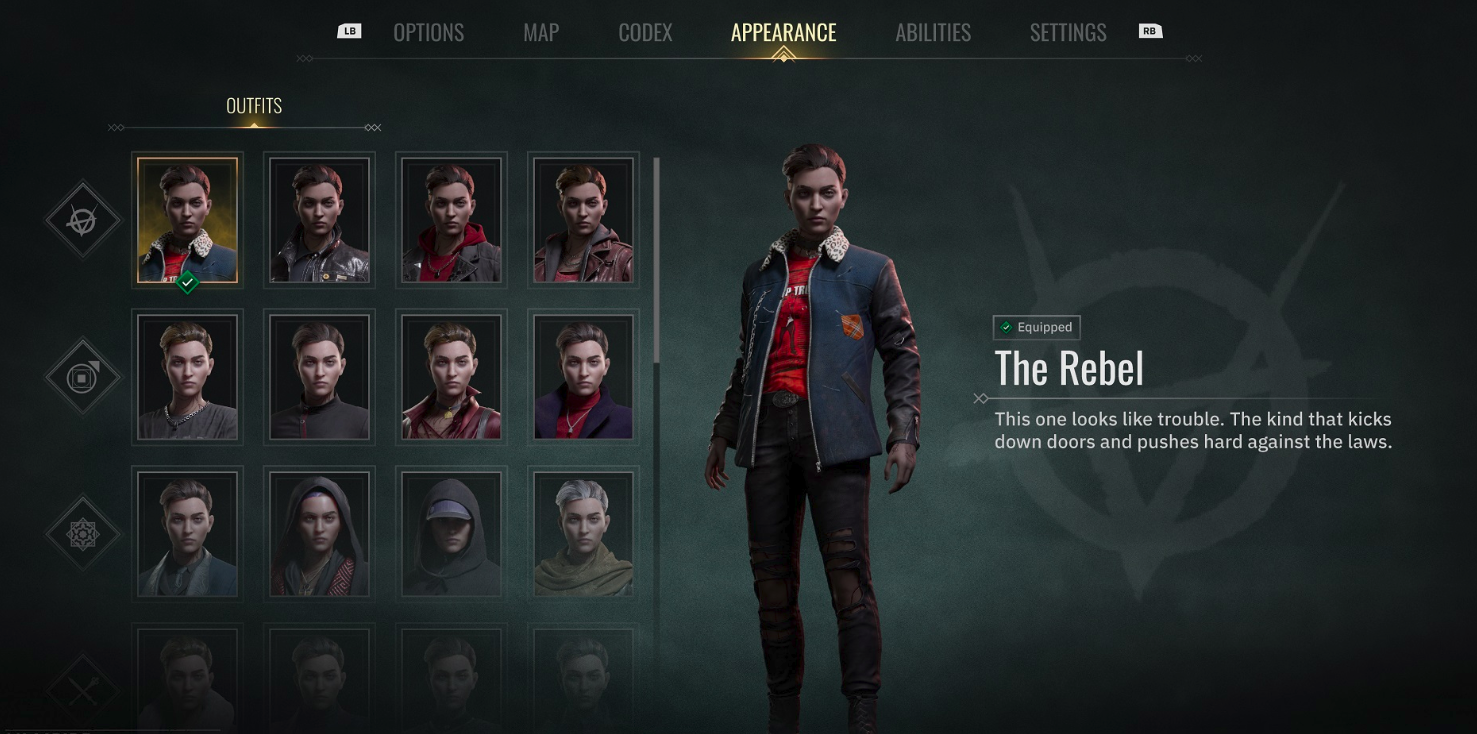Select the grey shirt with chain necklace outfit

click(187, 377)
